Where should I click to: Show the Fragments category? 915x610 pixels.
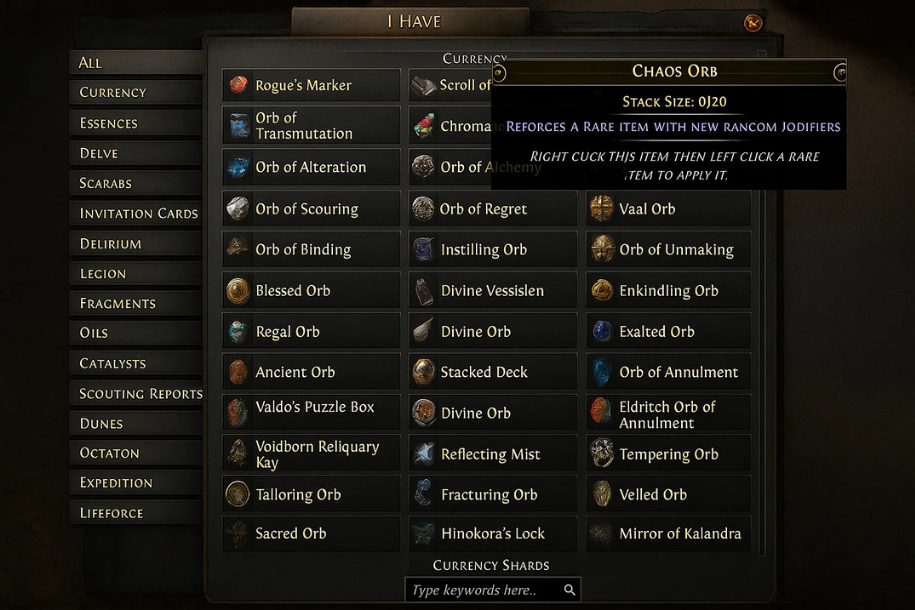(x=118, y=303)
